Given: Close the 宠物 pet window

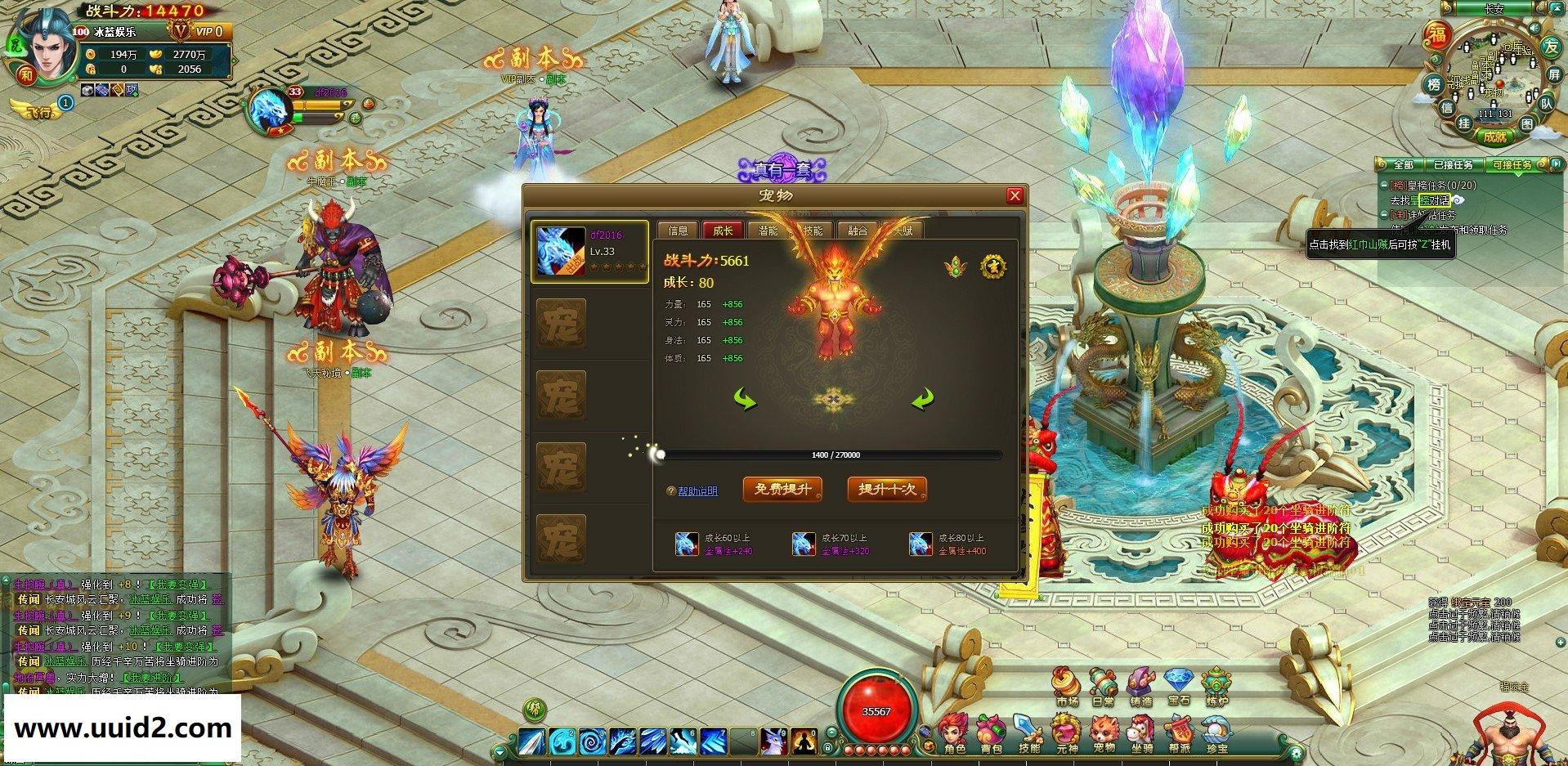Looking at the screenshot, I should (x=1015, y=196).
